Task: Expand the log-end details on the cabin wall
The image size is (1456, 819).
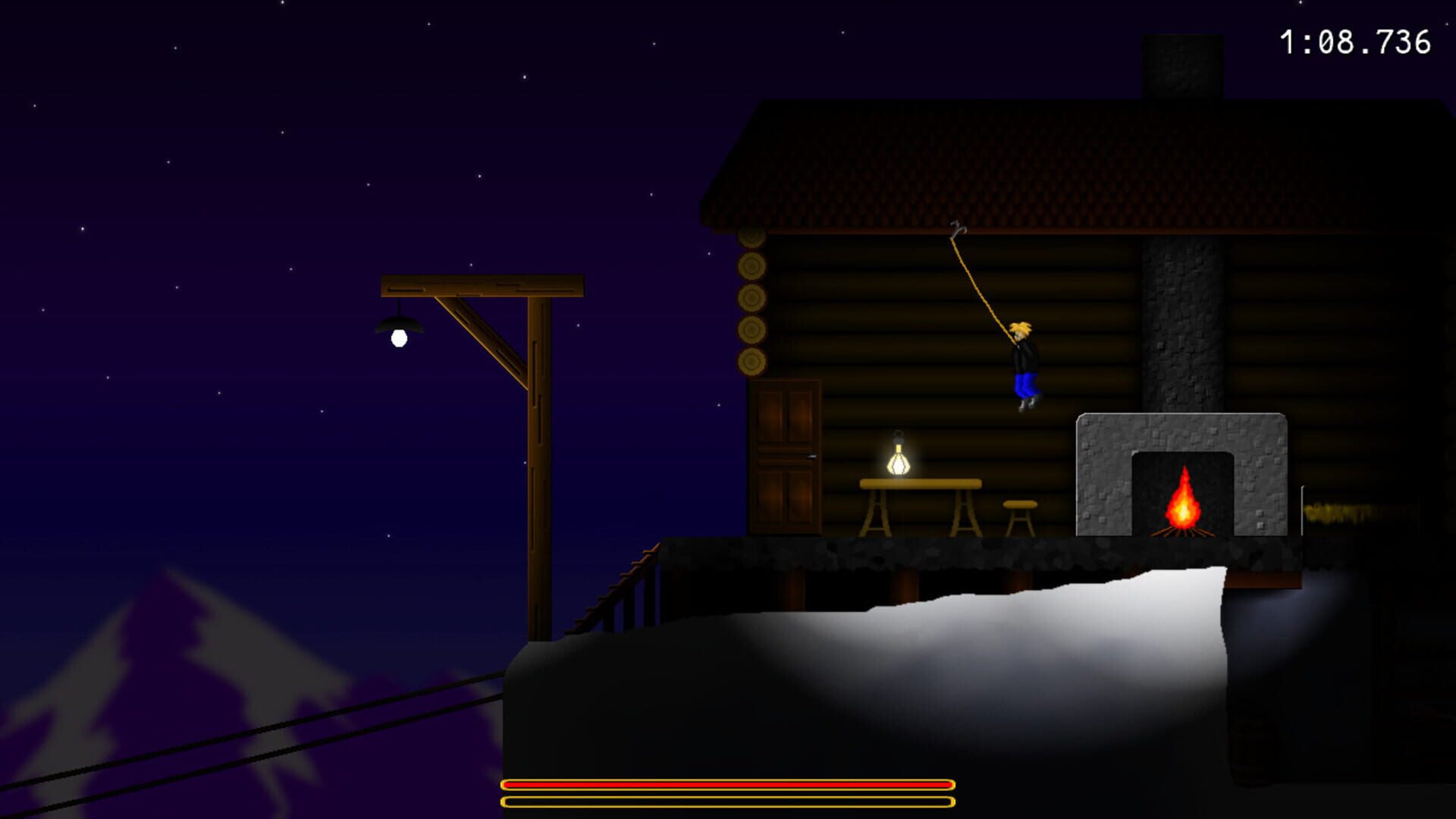Action: pos(751,303)
